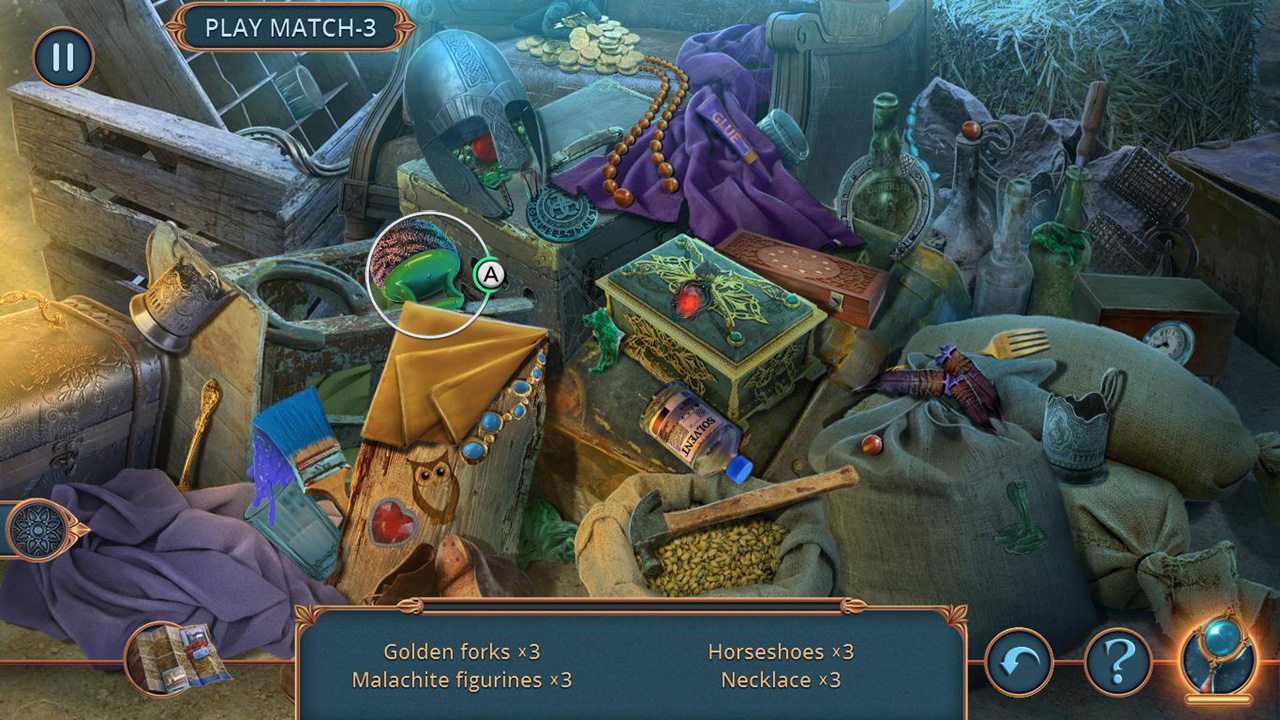Pause the game with the pause icon
The image size is (1280, 720).
pos(62,57)
